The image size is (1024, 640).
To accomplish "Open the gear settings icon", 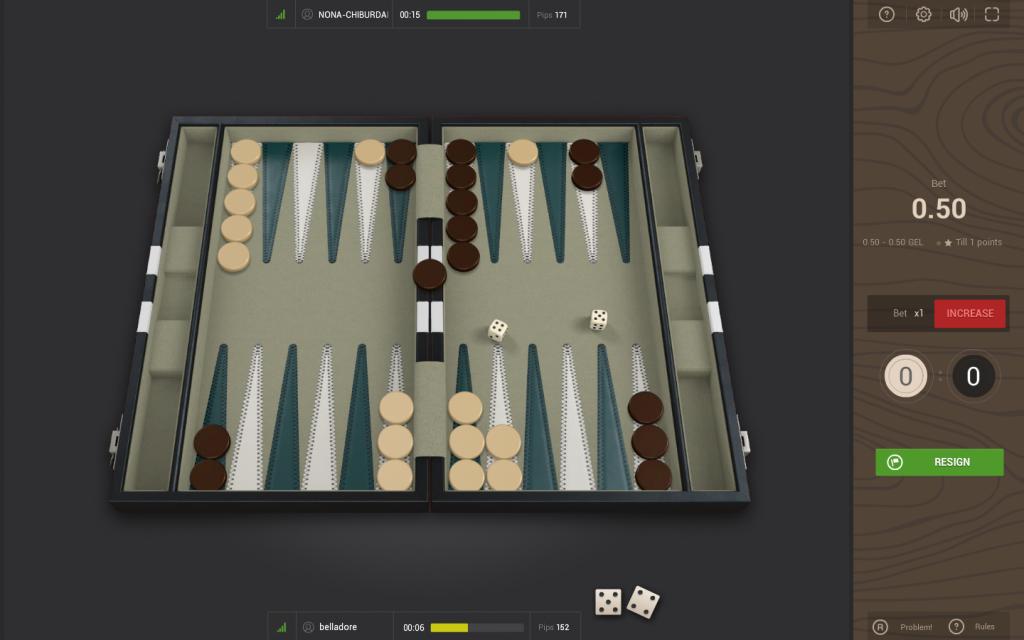I will (924, 14).
